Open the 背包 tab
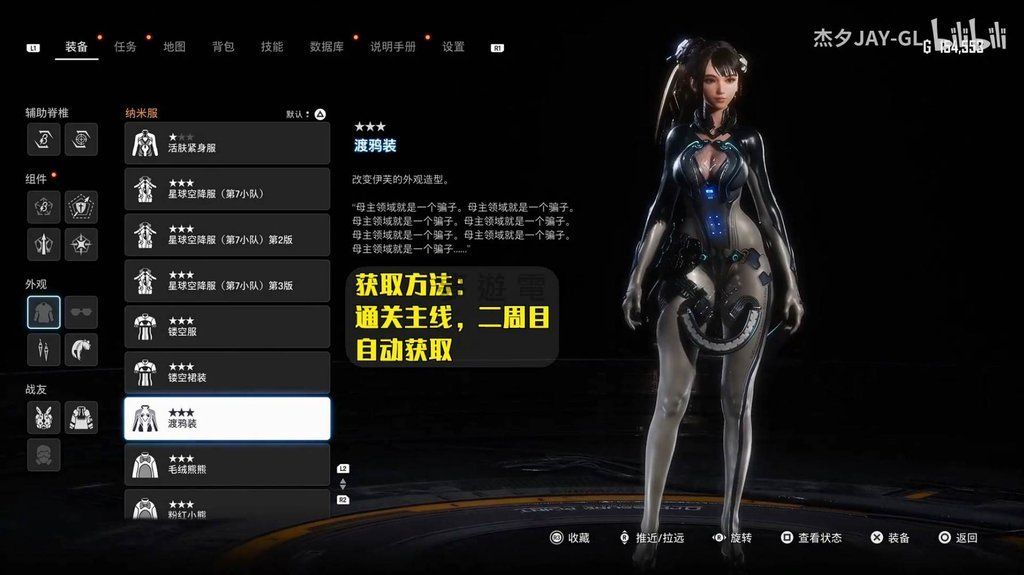The image size is (1024, 575). (x=223, y=47)
